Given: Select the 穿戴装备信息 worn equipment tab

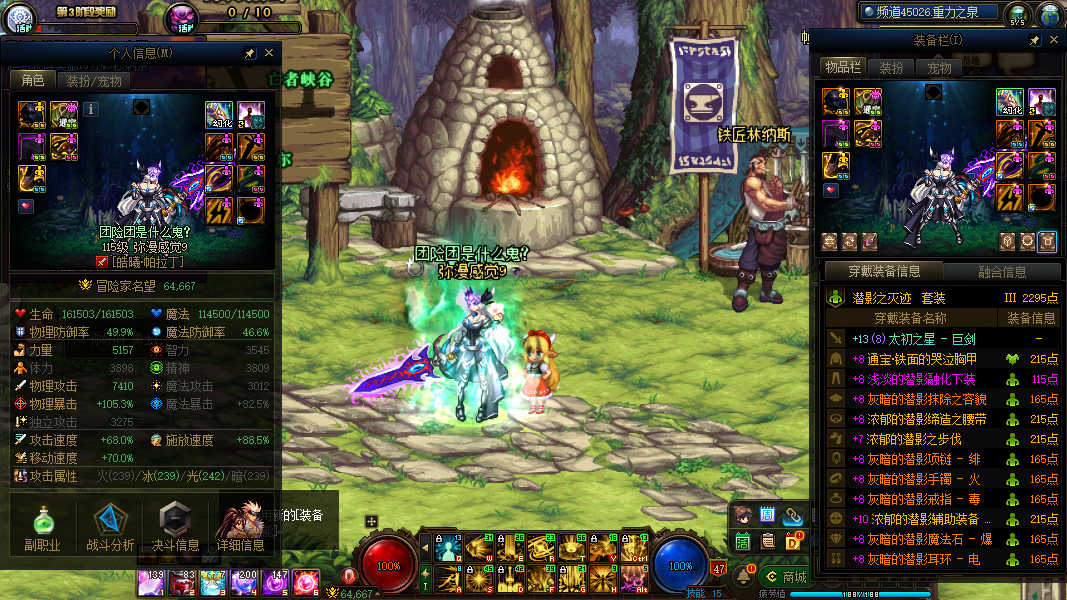Looking at the screenshot, I should click(884, 271).
